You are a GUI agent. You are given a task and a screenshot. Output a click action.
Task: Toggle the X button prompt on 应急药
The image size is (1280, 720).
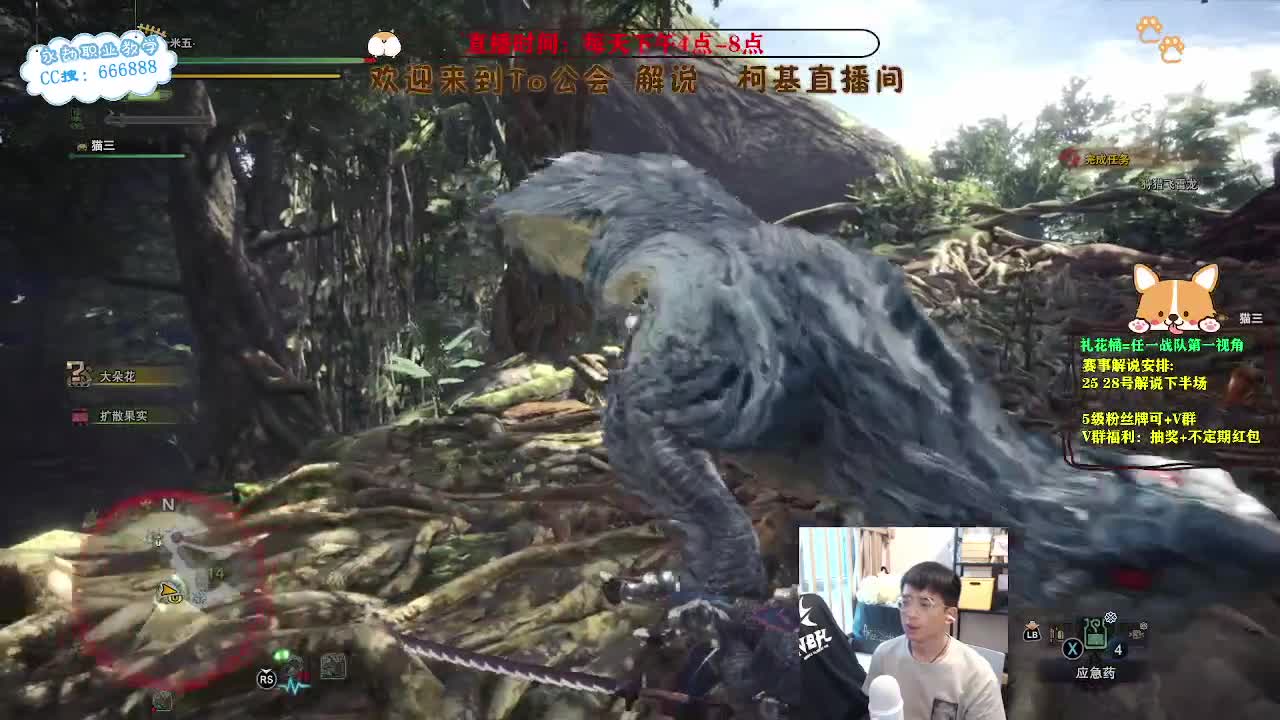pos(1074,648)
